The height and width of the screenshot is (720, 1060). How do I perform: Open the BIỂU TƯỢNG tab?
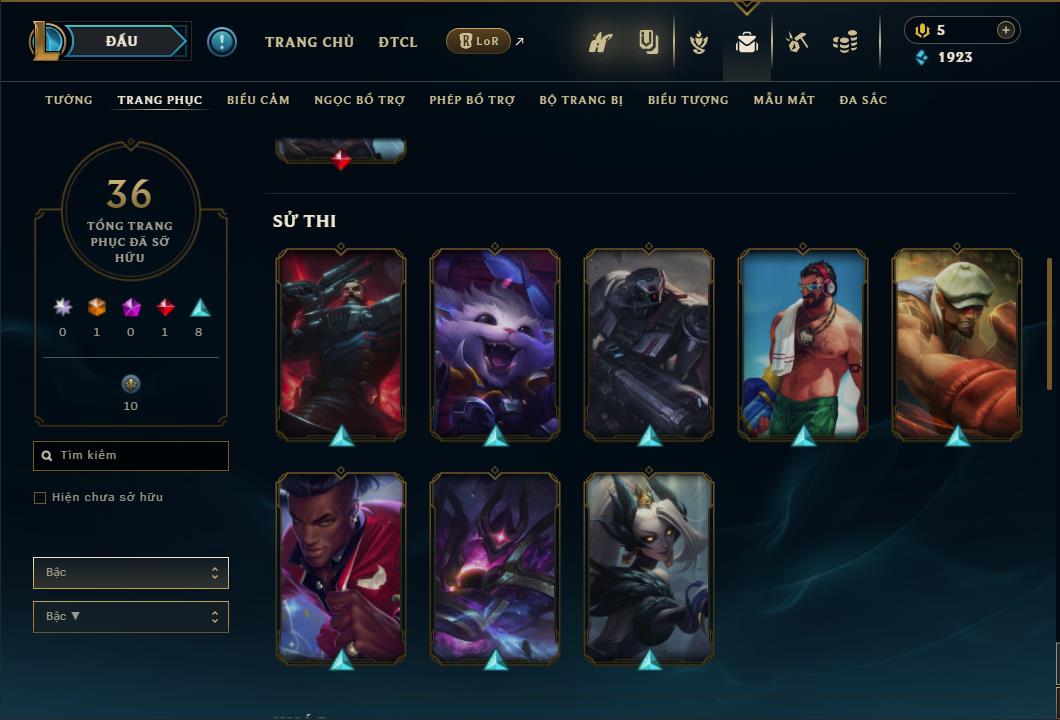point(688,100)
